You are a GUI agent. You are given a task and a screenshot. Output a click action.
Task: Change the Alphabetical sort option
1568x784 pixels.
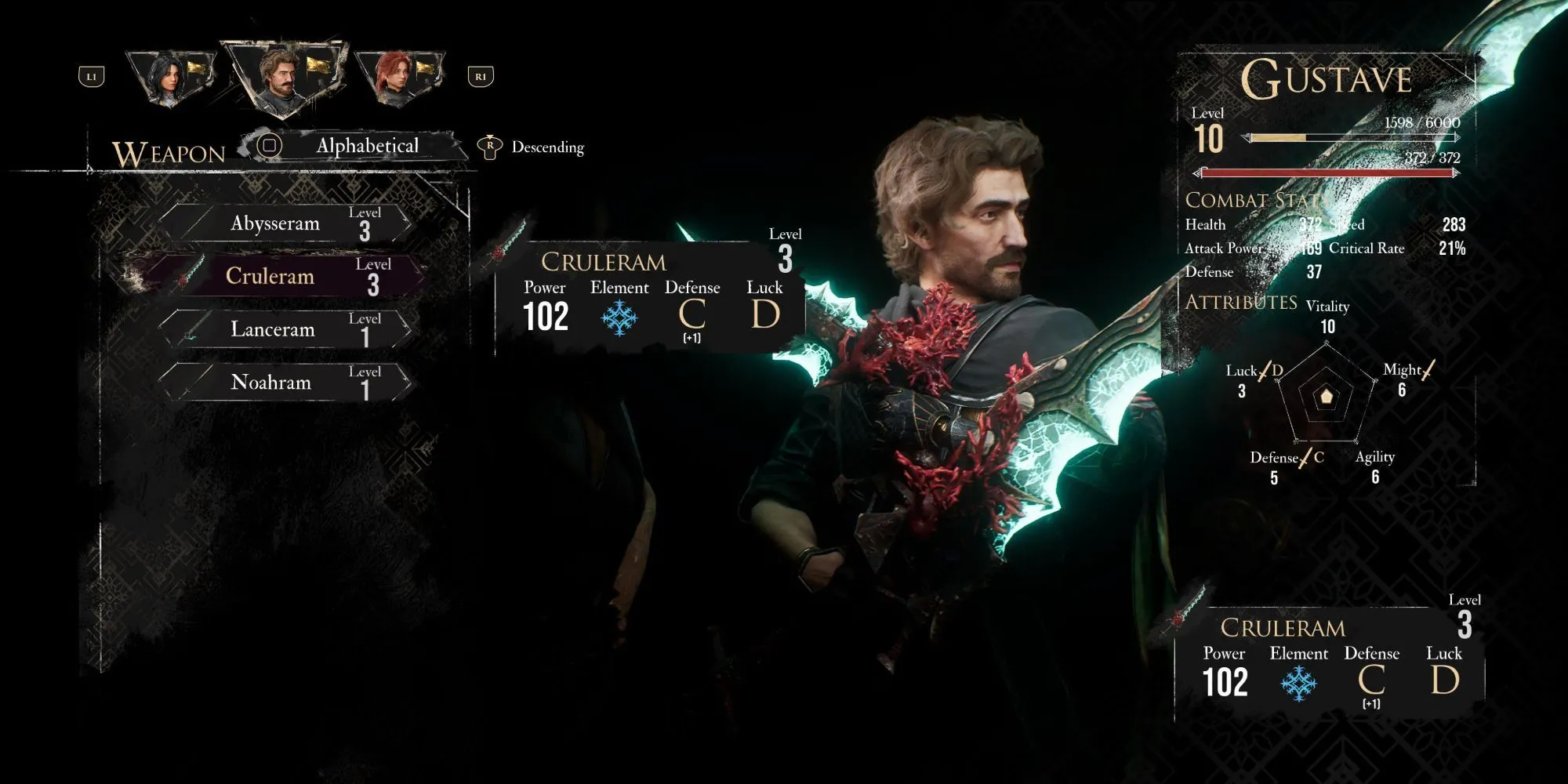click(x=366, y=147)
